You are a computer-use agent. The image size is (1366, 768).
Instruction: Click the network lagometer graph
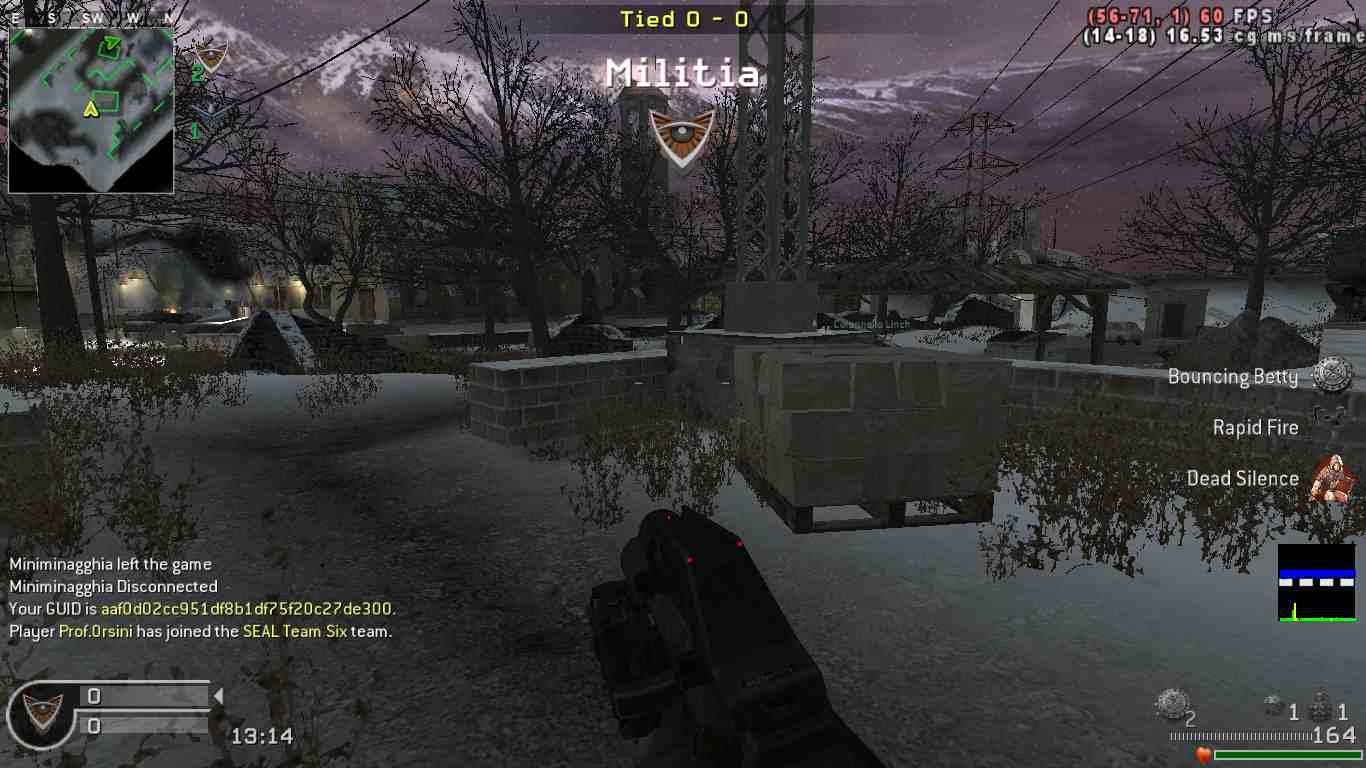click(1316, 583)
